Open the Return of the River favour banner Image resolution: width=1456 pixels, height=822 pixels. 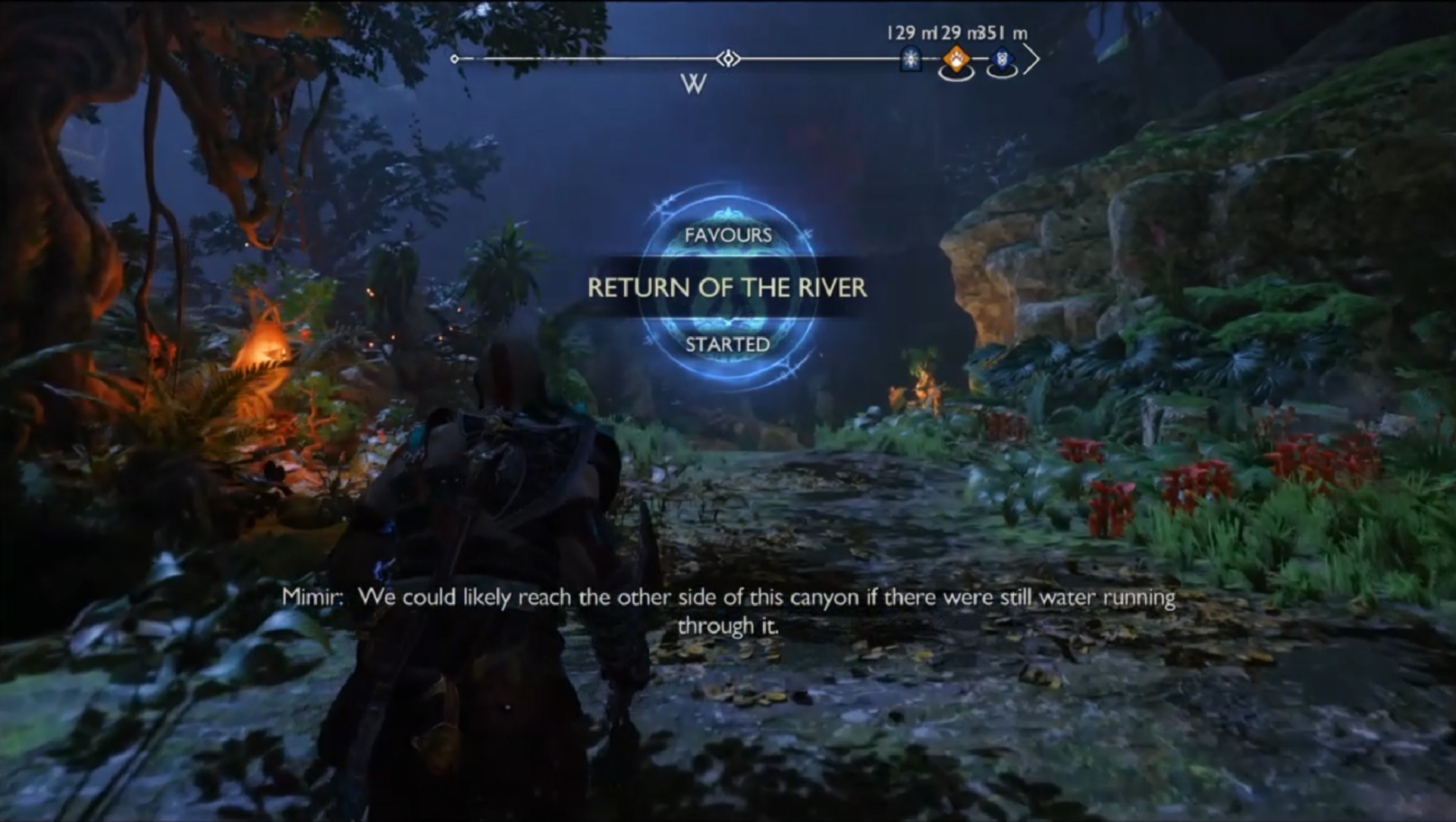pyautogui.click(x=727, y=287)
